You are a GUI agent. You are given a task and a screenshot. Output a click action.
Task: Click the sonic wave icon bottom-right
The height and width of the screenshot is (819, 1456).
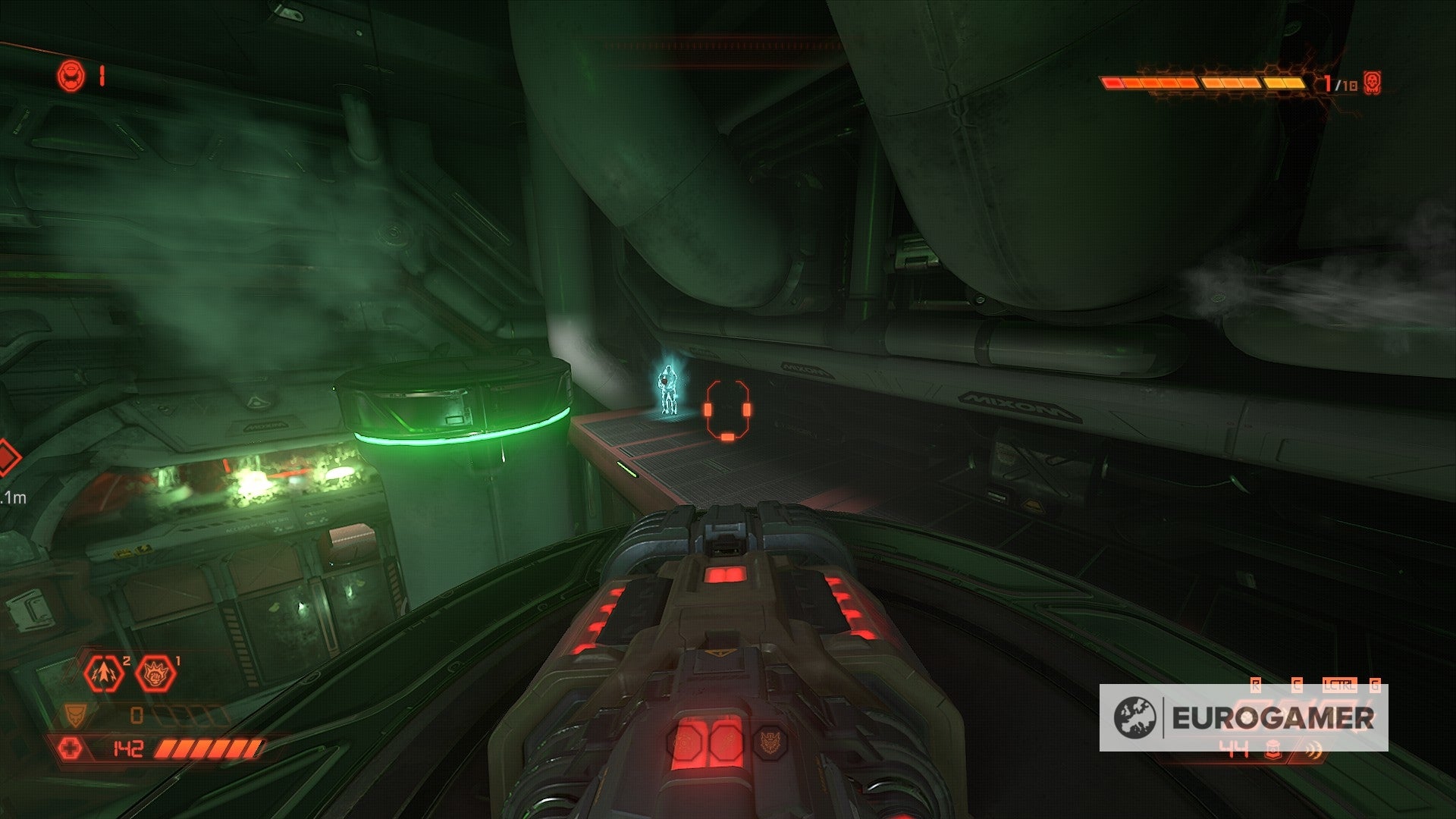pos(1313,749)
